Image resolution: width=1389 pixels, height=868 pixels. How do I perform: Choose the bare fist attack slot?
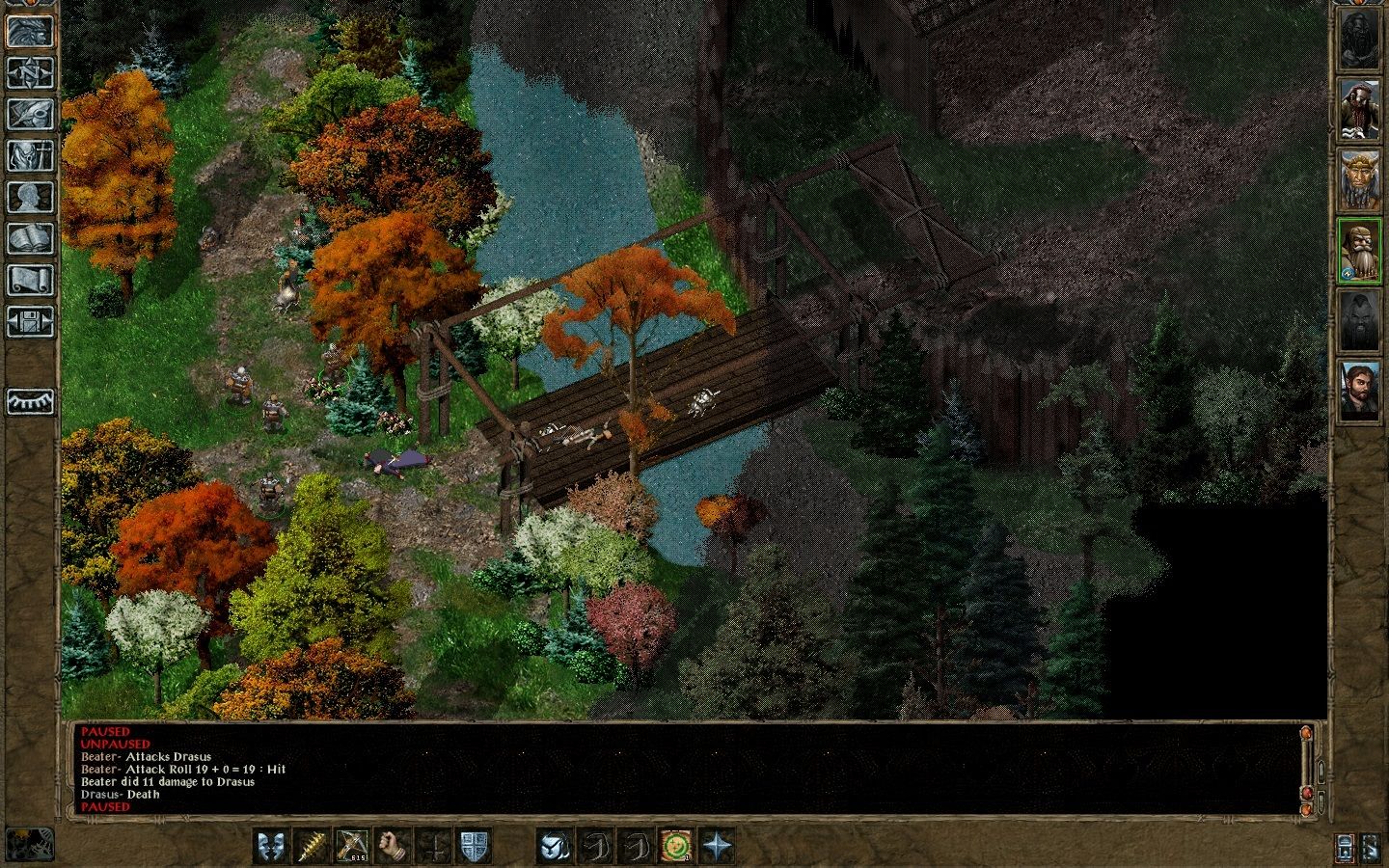click(x=392, y=846)
